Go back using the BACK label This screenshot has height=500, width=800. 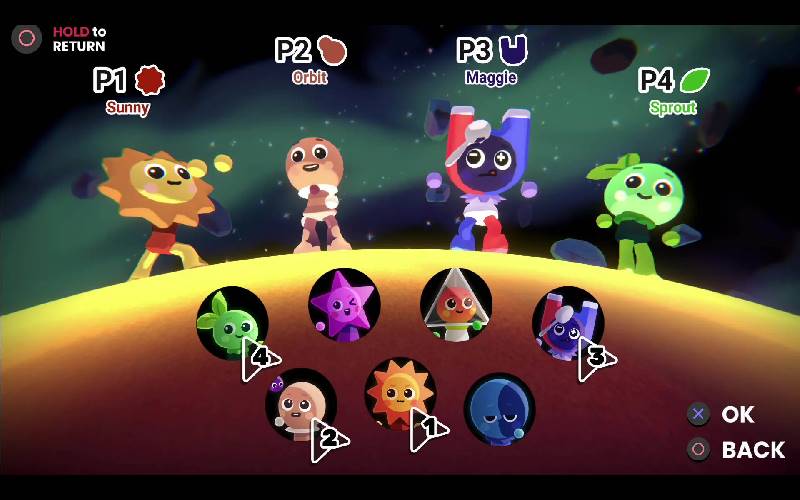point(752,450)
